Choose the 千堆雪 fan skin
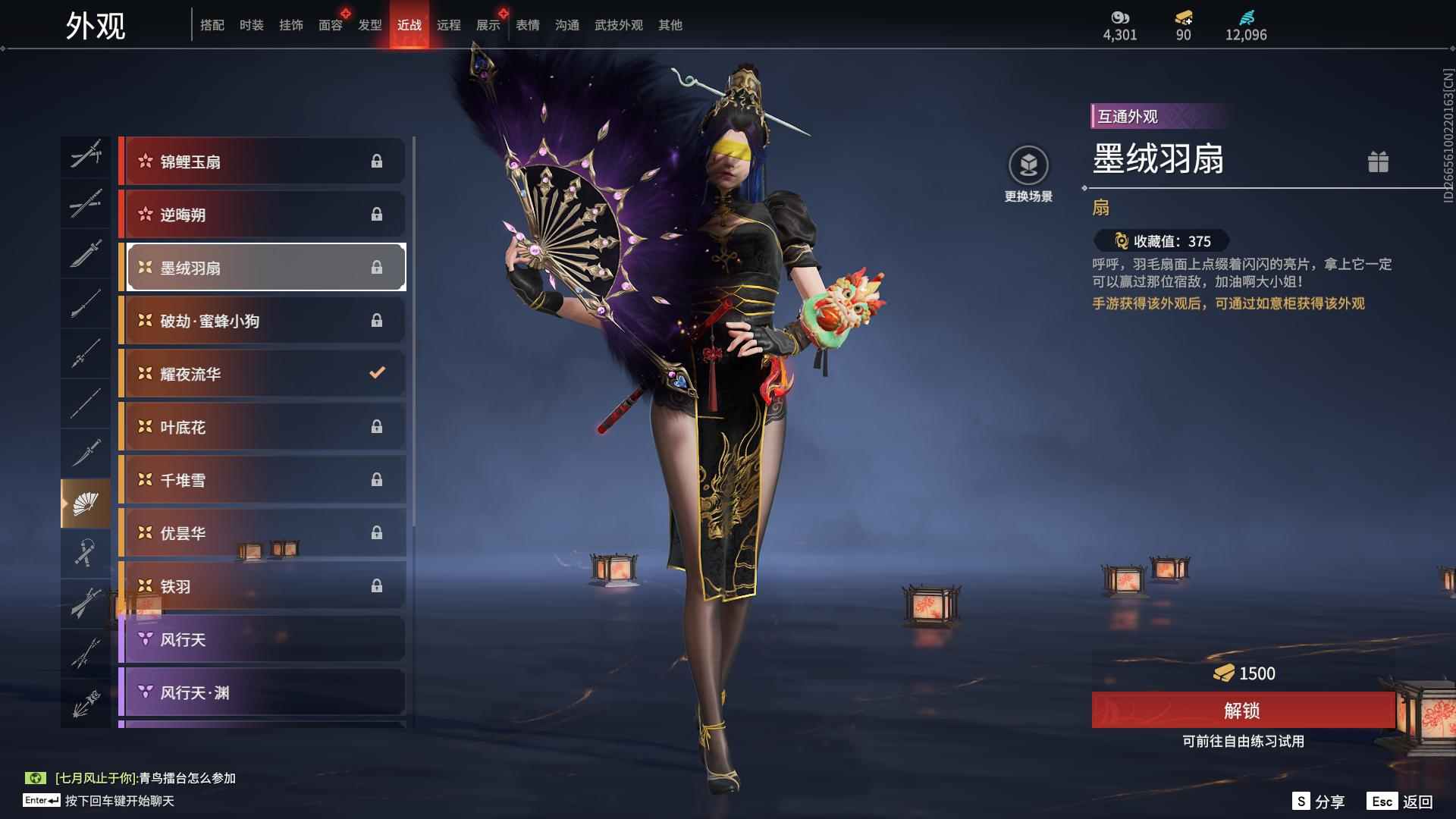Image resolution: width=1456 pixels, height=819 pixels. pyautogui.click(x=262, y=480)
